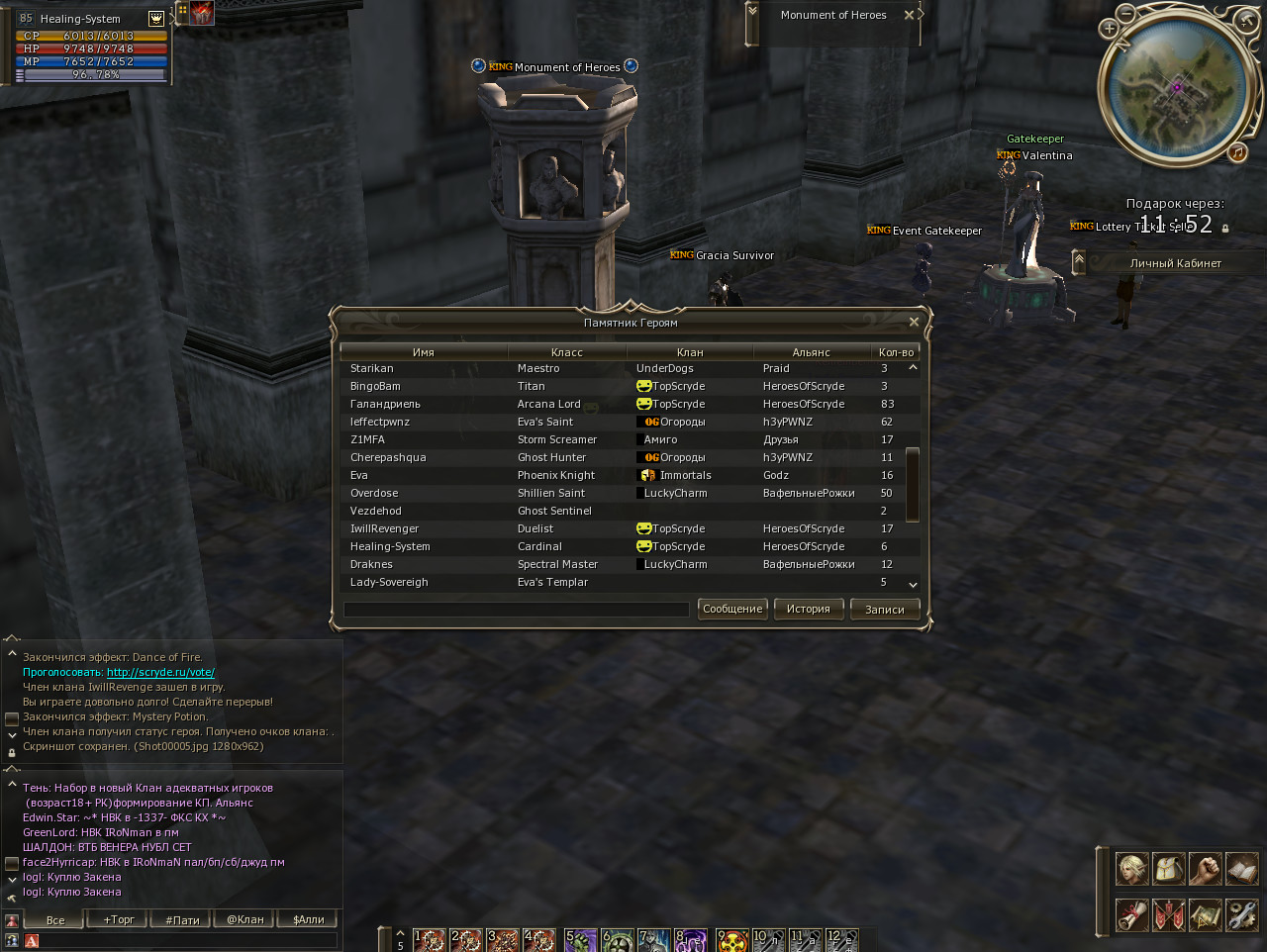This screenshot has height=952, width=1267.
Task: Select the Галандриель hero row
Action: tap(385, 404)
